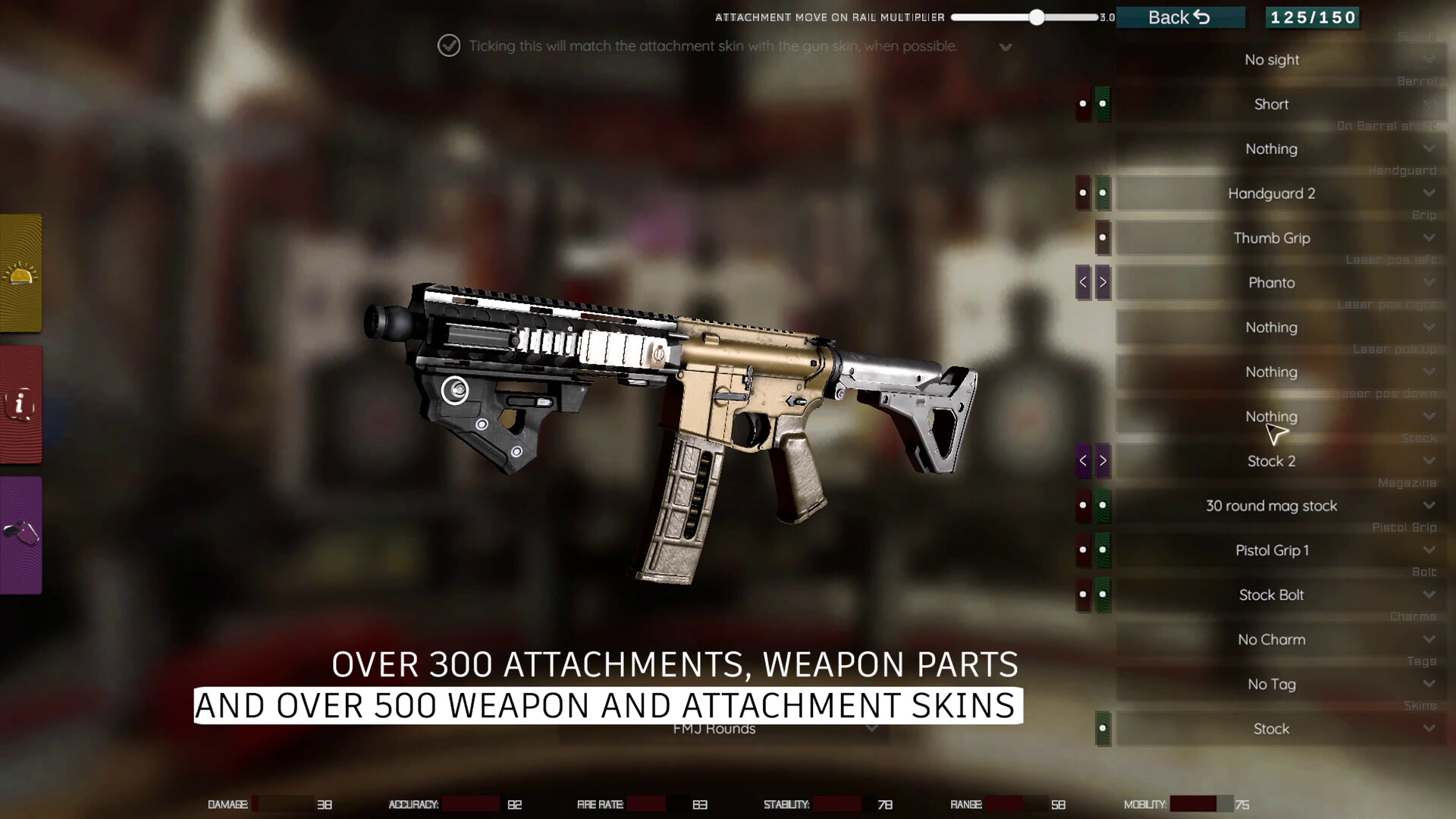Toggle the match attachment skin checkbox
Image resolution: width=1456 pixels, height=819 pixels.
click(x=449, y=45)
